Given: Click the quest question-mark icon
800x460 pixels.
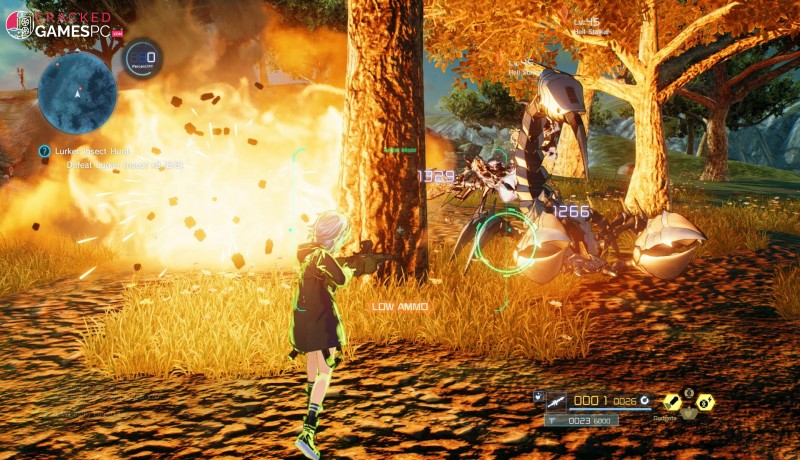Looking at the screenshot, I should tap(44, 151).
